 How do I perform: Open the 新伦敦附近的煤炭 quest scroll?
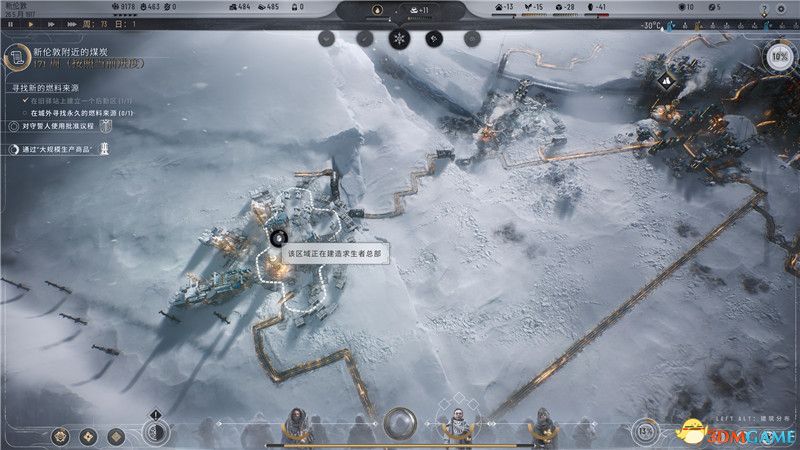pyautogui.click(x=17, y=59)
